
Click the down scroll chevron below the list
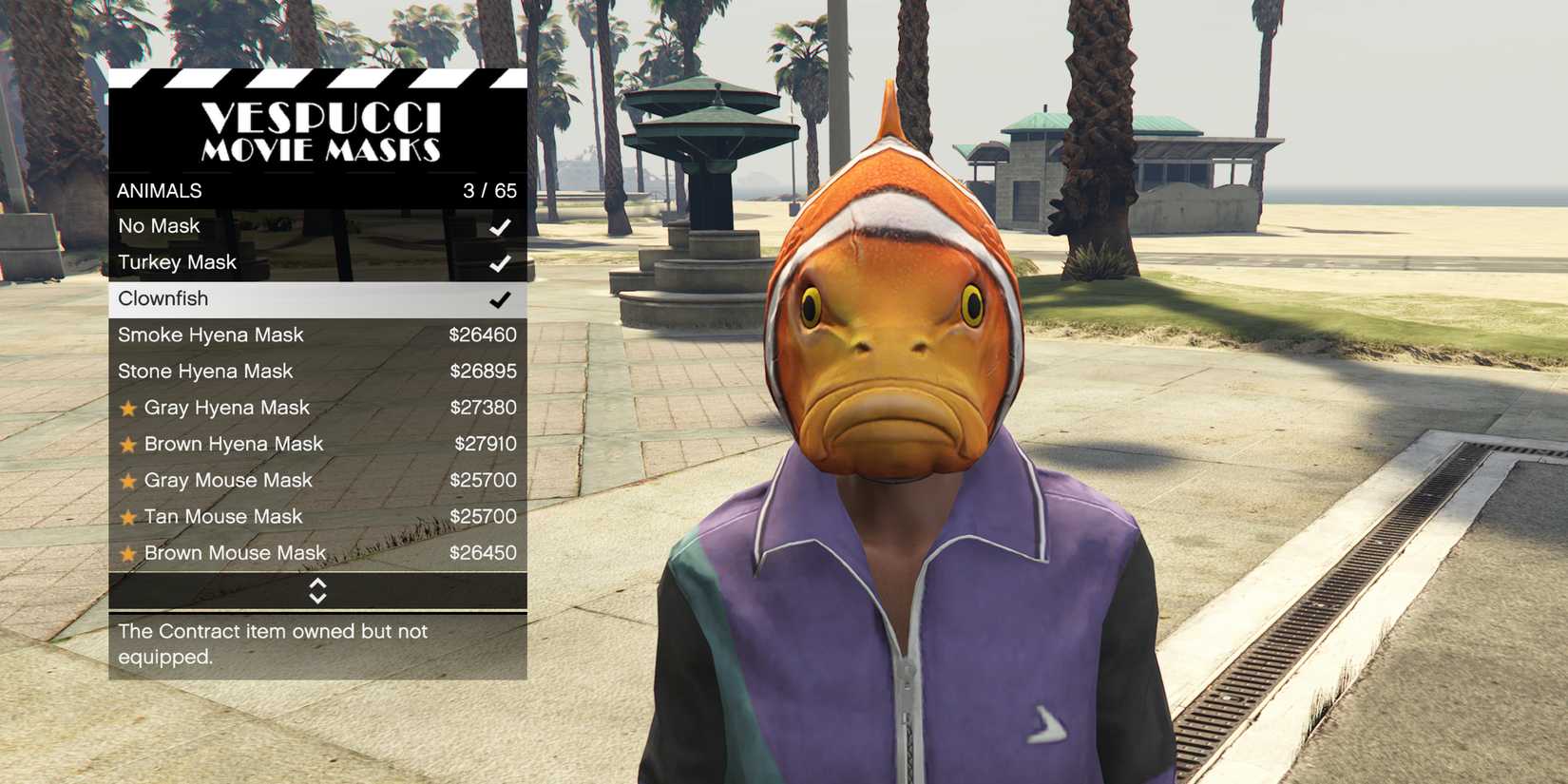[x=318, y=599]
